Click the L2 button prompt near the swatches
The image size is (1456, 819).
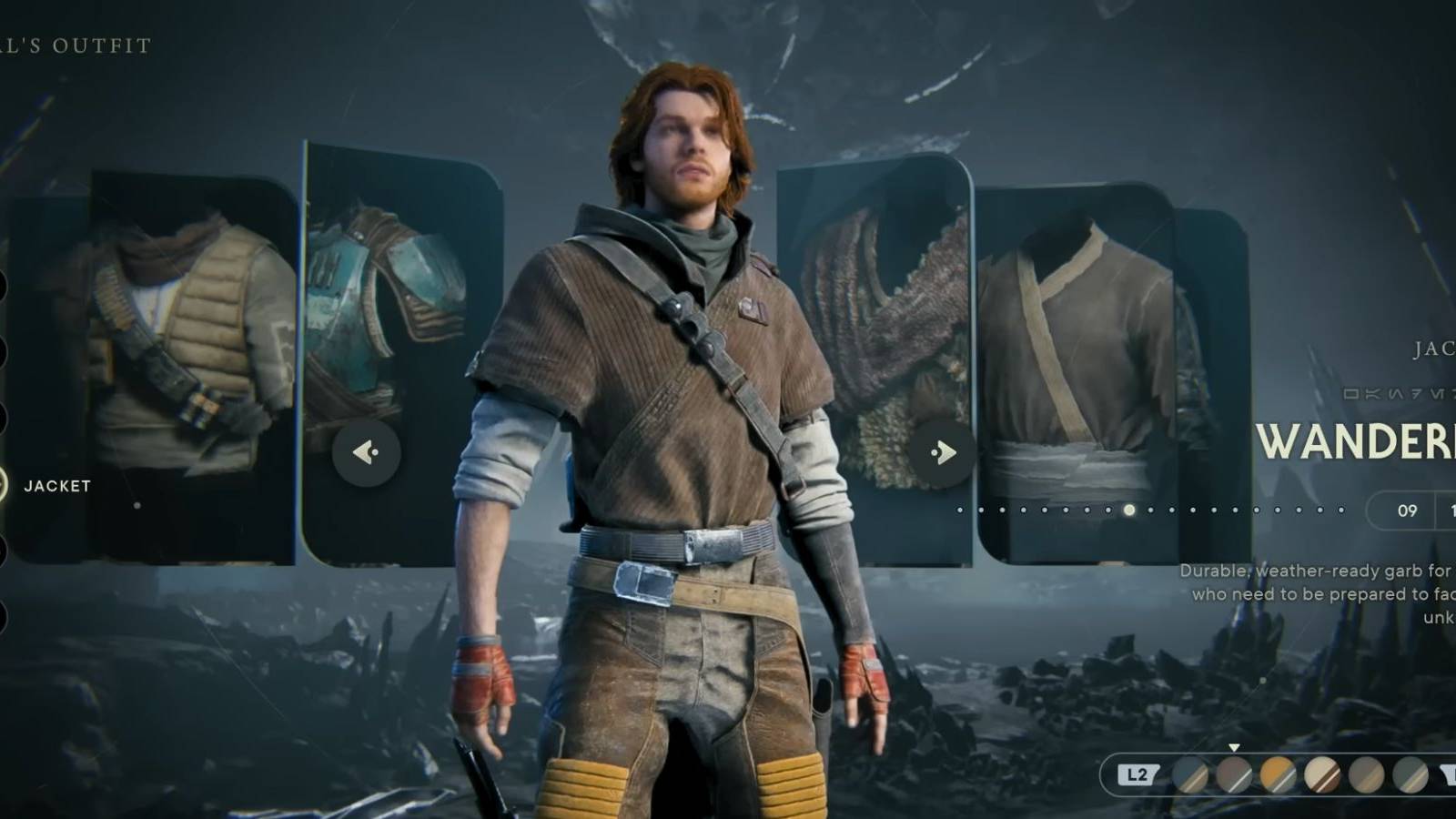tap(1137, 773)
